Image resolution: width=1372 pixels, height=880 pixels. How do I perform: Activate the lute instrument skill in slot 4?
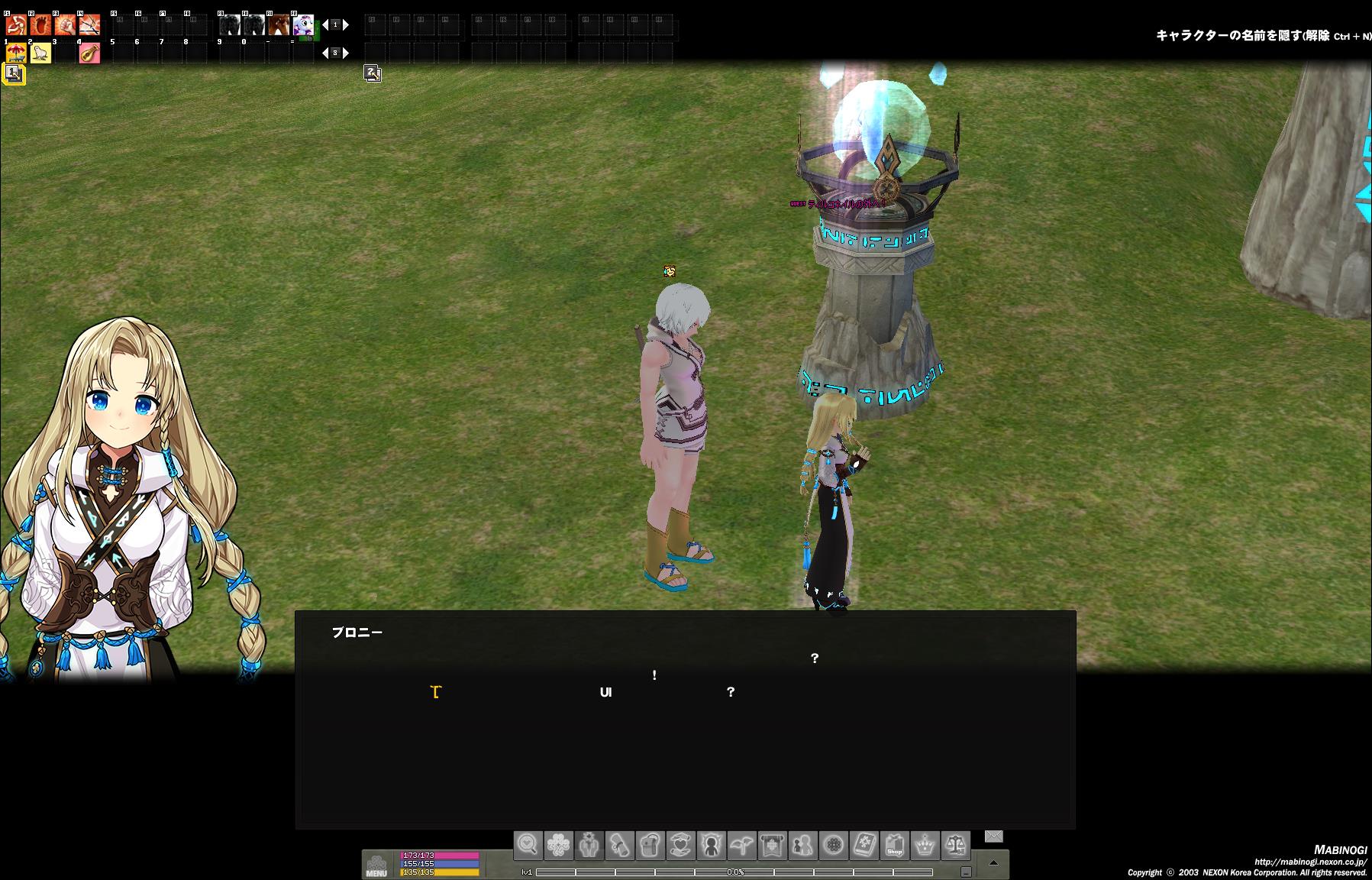point(89,53)
